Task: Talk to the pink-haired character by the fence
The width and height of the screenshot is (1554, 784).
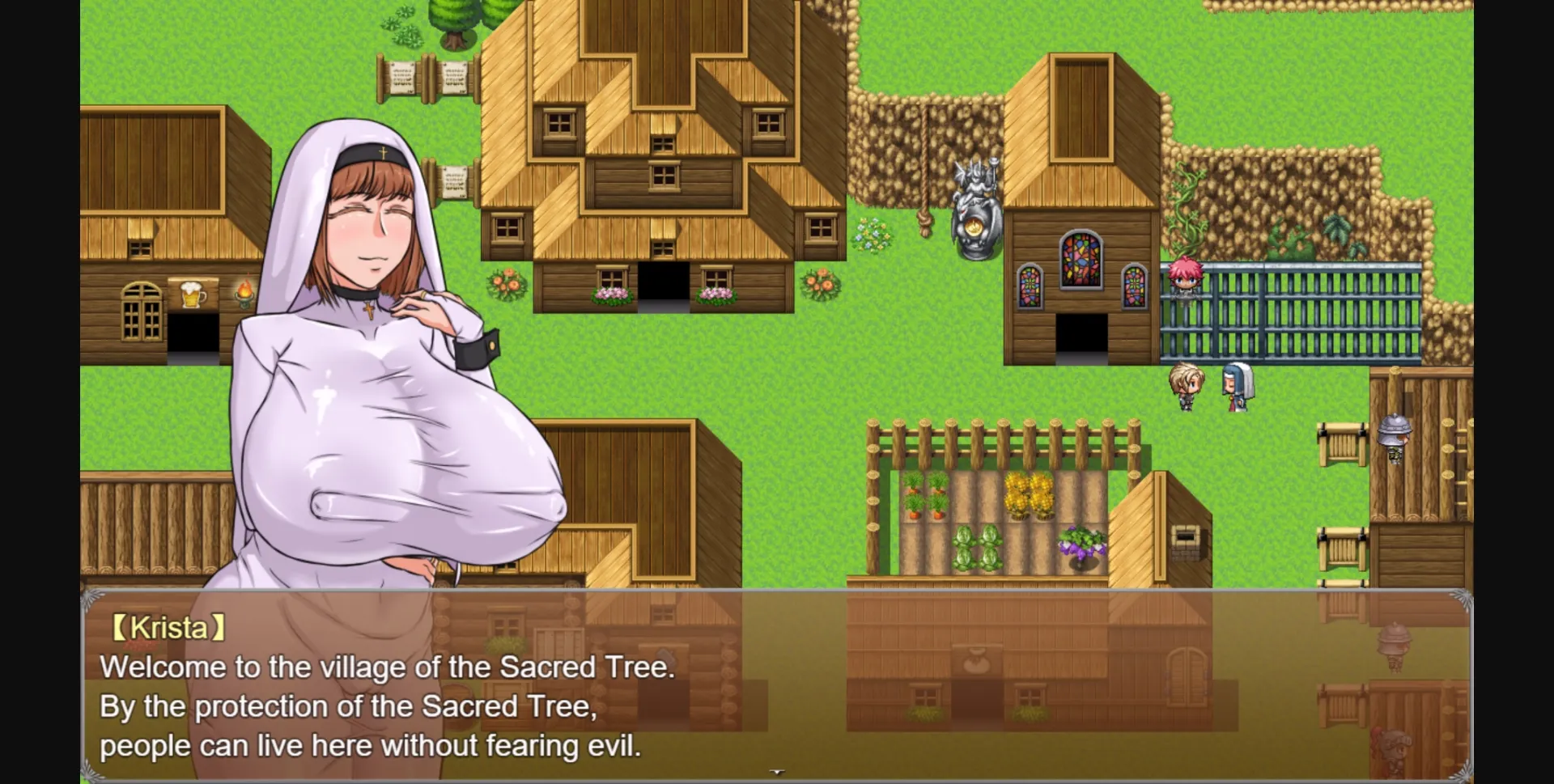Action: (x=1184, y=279)
